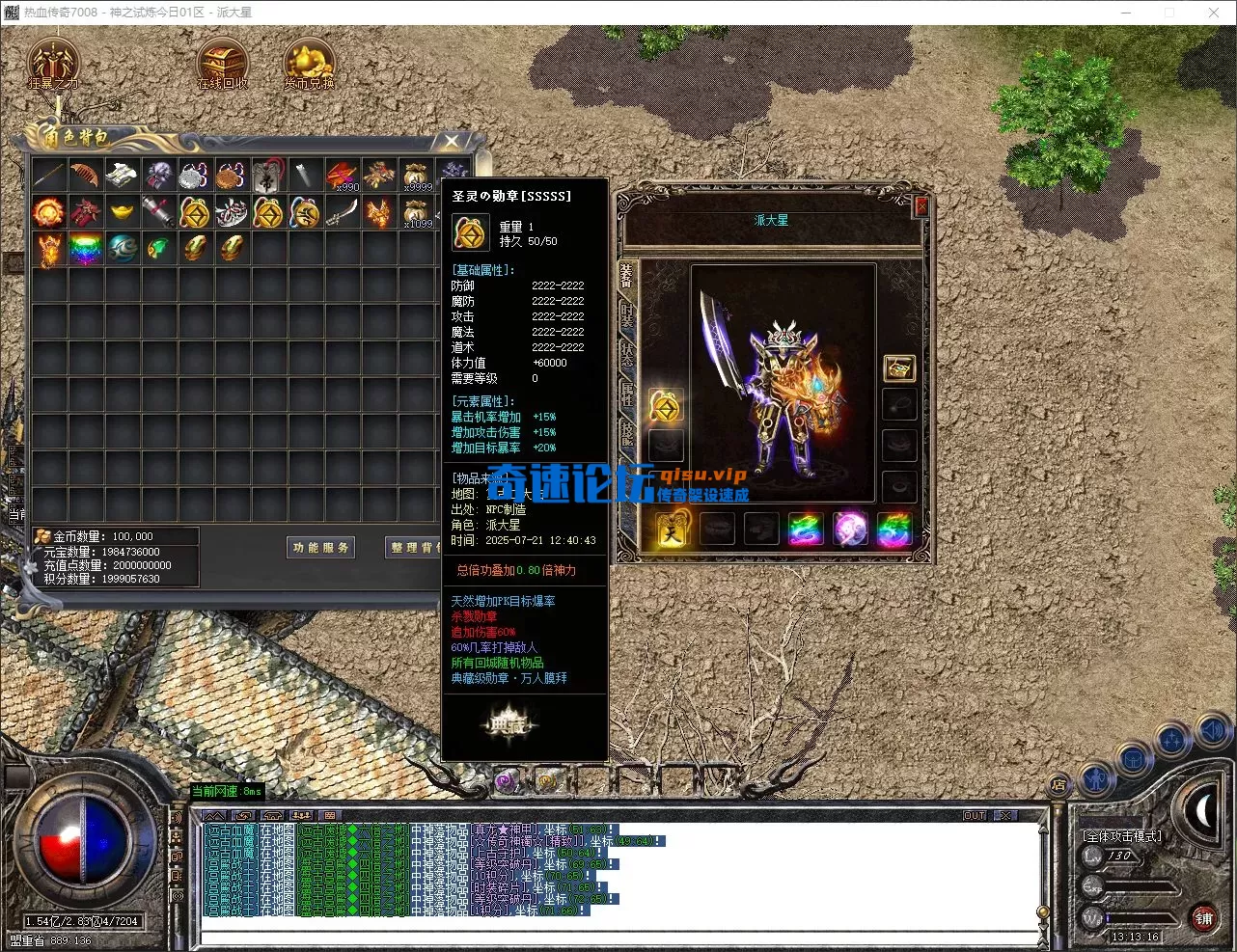
Task: Close the character equipment panel
Action: [921, 205]
